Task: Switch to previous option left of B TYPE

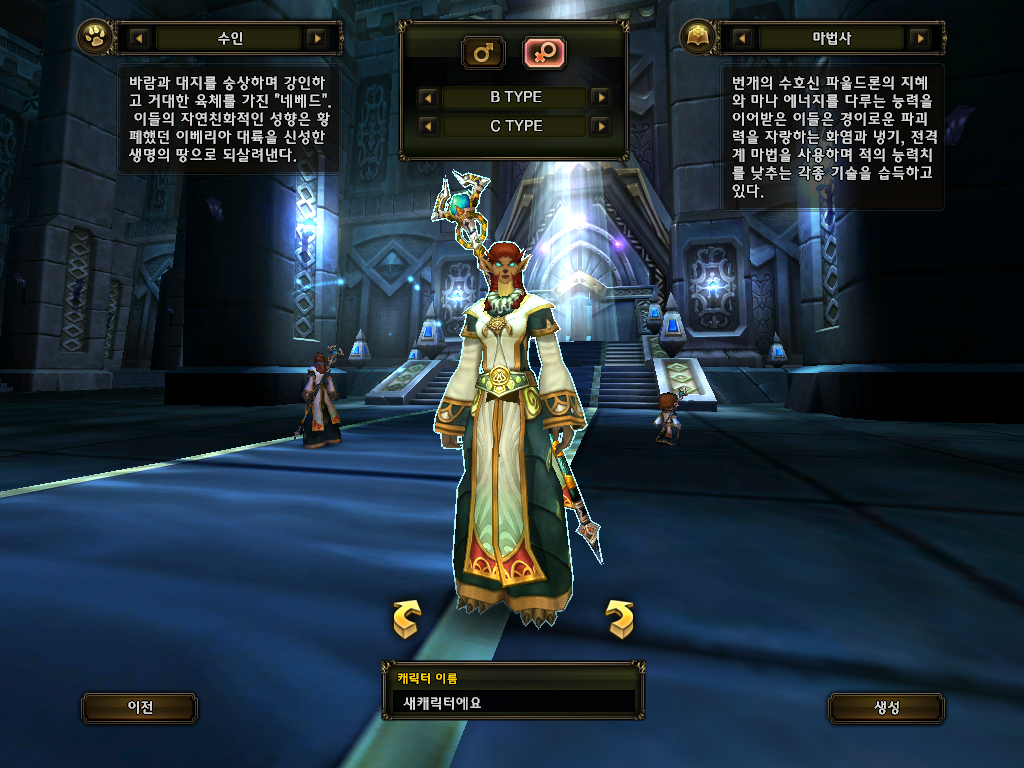Action: pyautogui.click(x=428, y=97)
